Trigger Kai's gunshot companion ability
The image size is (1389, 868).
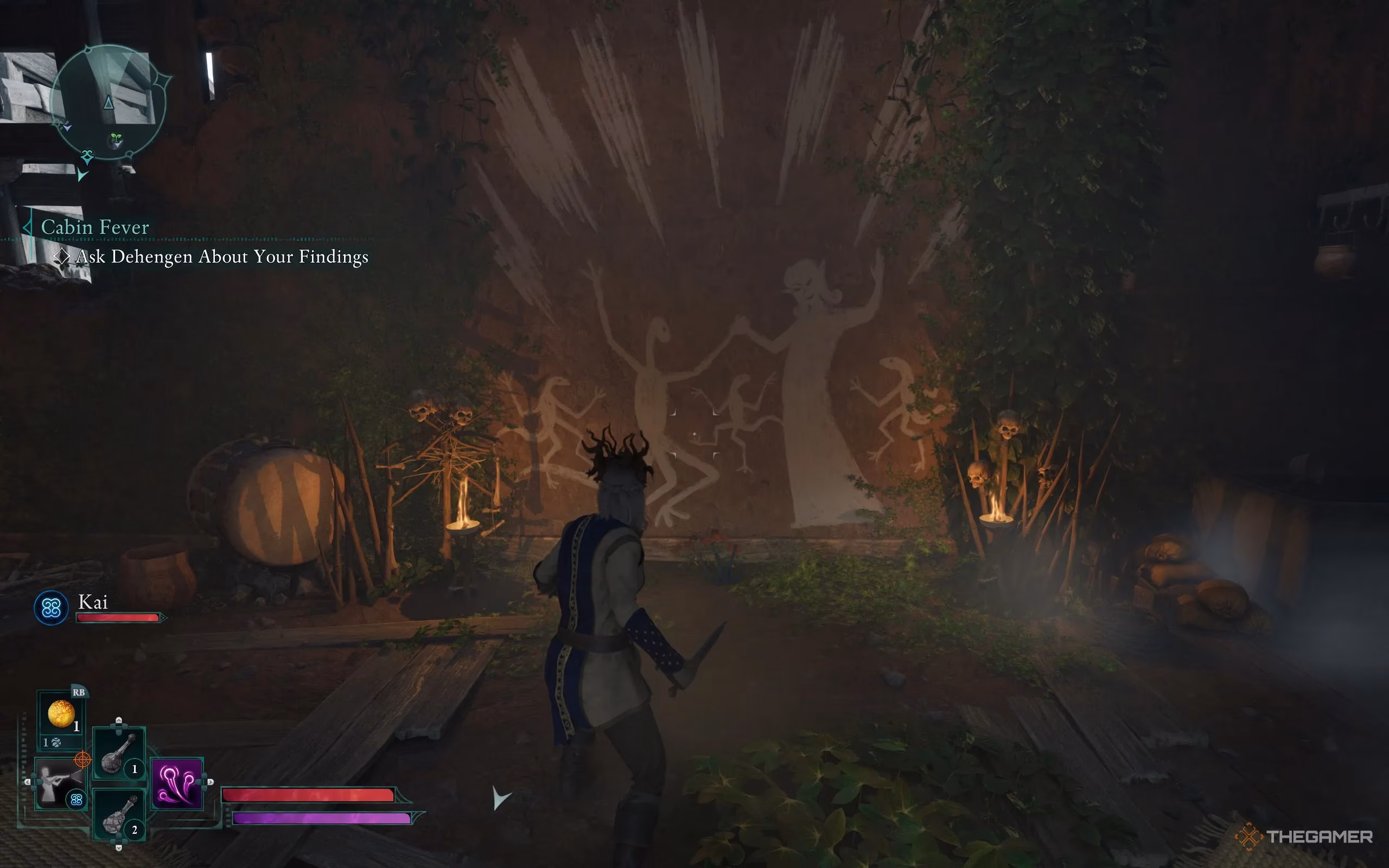pyautogui.click(x=58, y=783)
